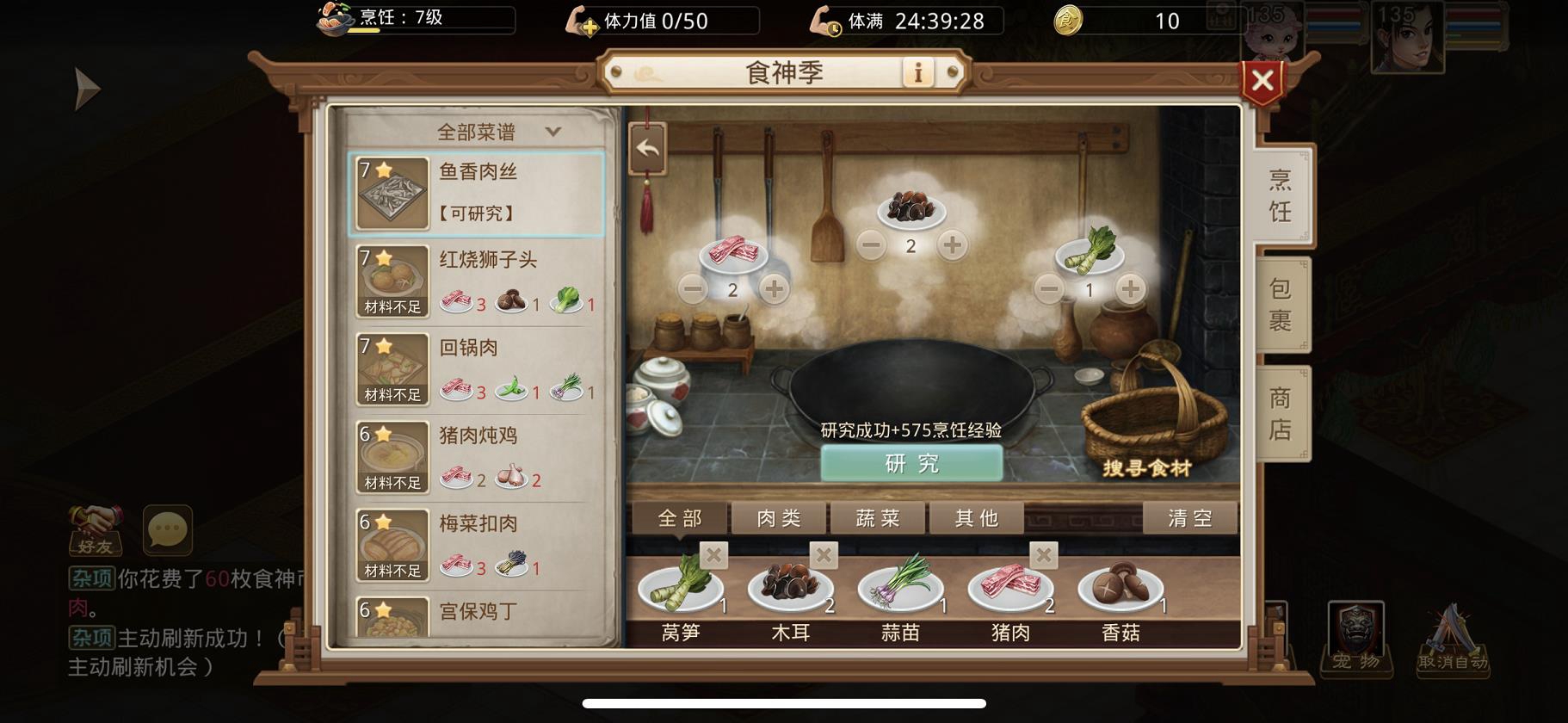
Task: Open the chat message bubble icon
Action: (x=165, y=531)
